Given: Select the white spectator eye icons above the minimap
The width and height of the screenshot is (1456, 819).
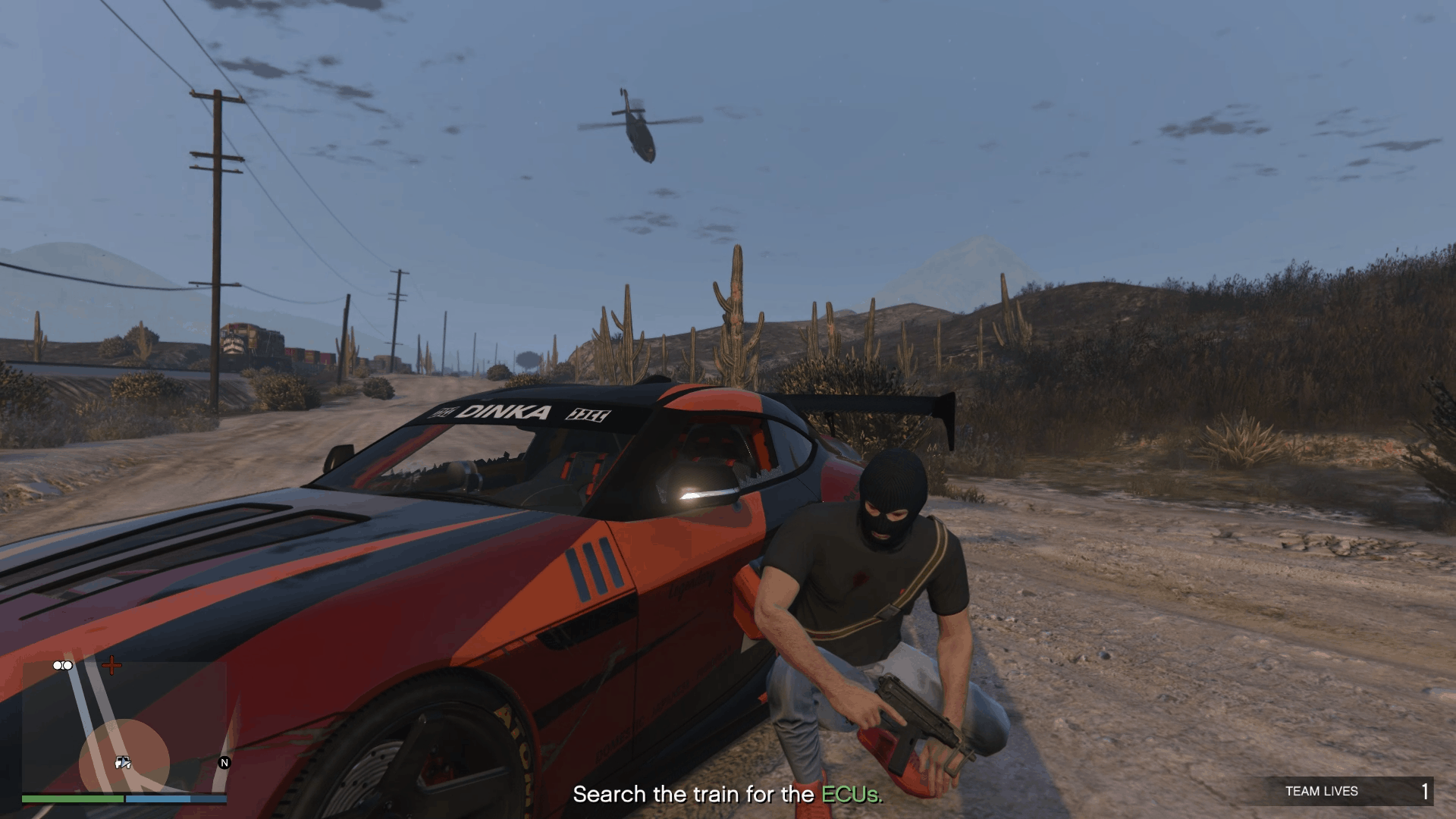Looking at the screenshot, I should click(x=62, y=666).
